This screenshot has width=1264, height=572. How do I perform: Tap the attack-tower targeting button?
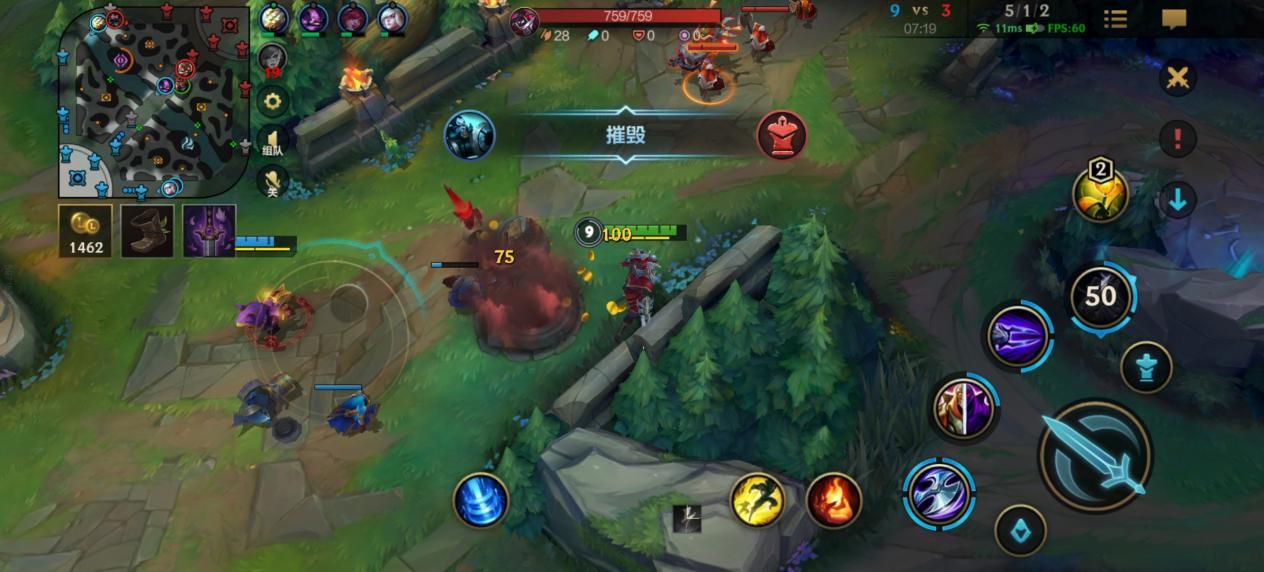pos(1146,367)
